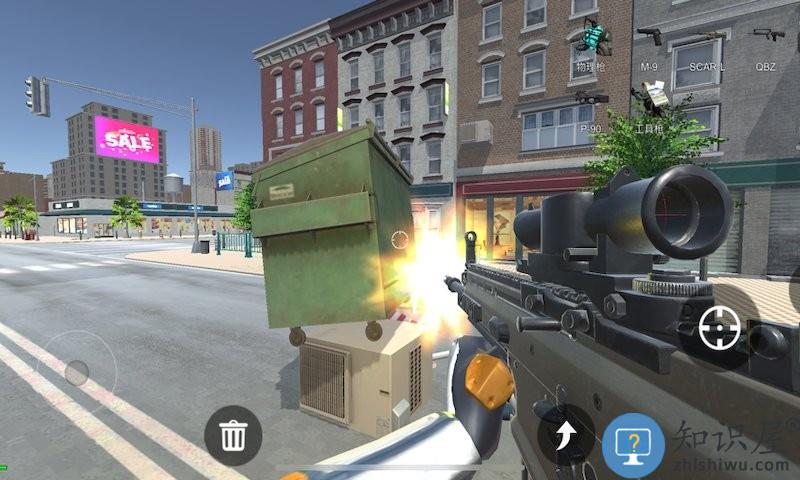
Task: Equip the P-90 submachine gun
Action: [592, 99]
